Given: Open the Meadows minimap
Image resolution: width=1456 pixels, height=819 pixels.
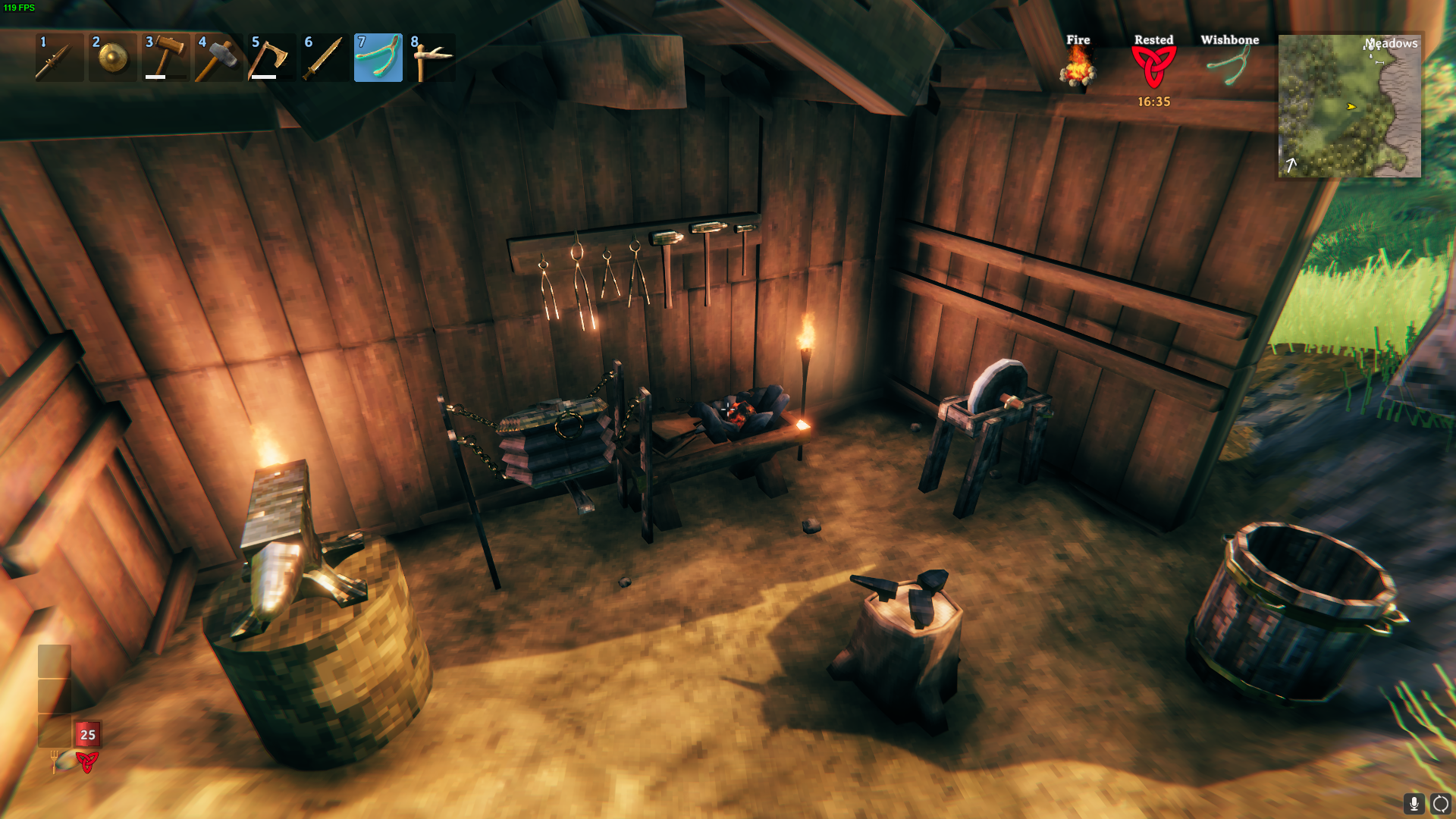Looking at the screenshot, I should pos(1350,105).
